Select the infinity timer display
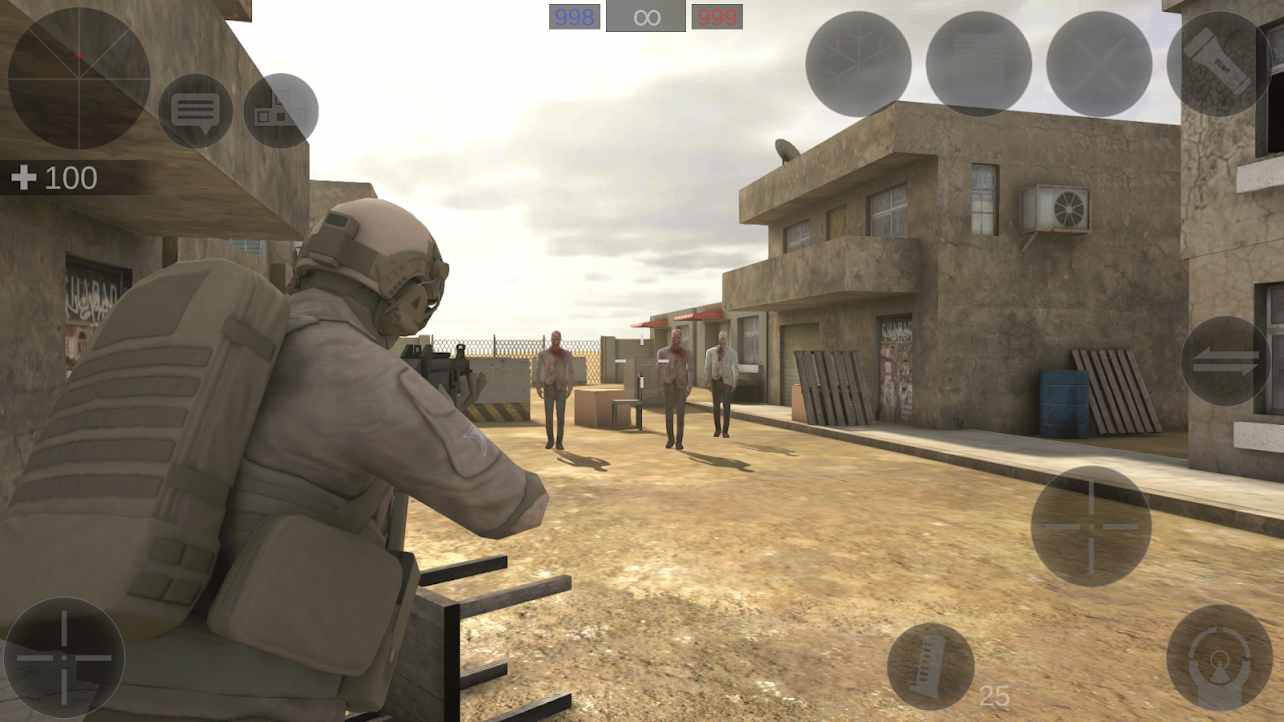Screen dimensions: 1284x722 click(645, 15)
